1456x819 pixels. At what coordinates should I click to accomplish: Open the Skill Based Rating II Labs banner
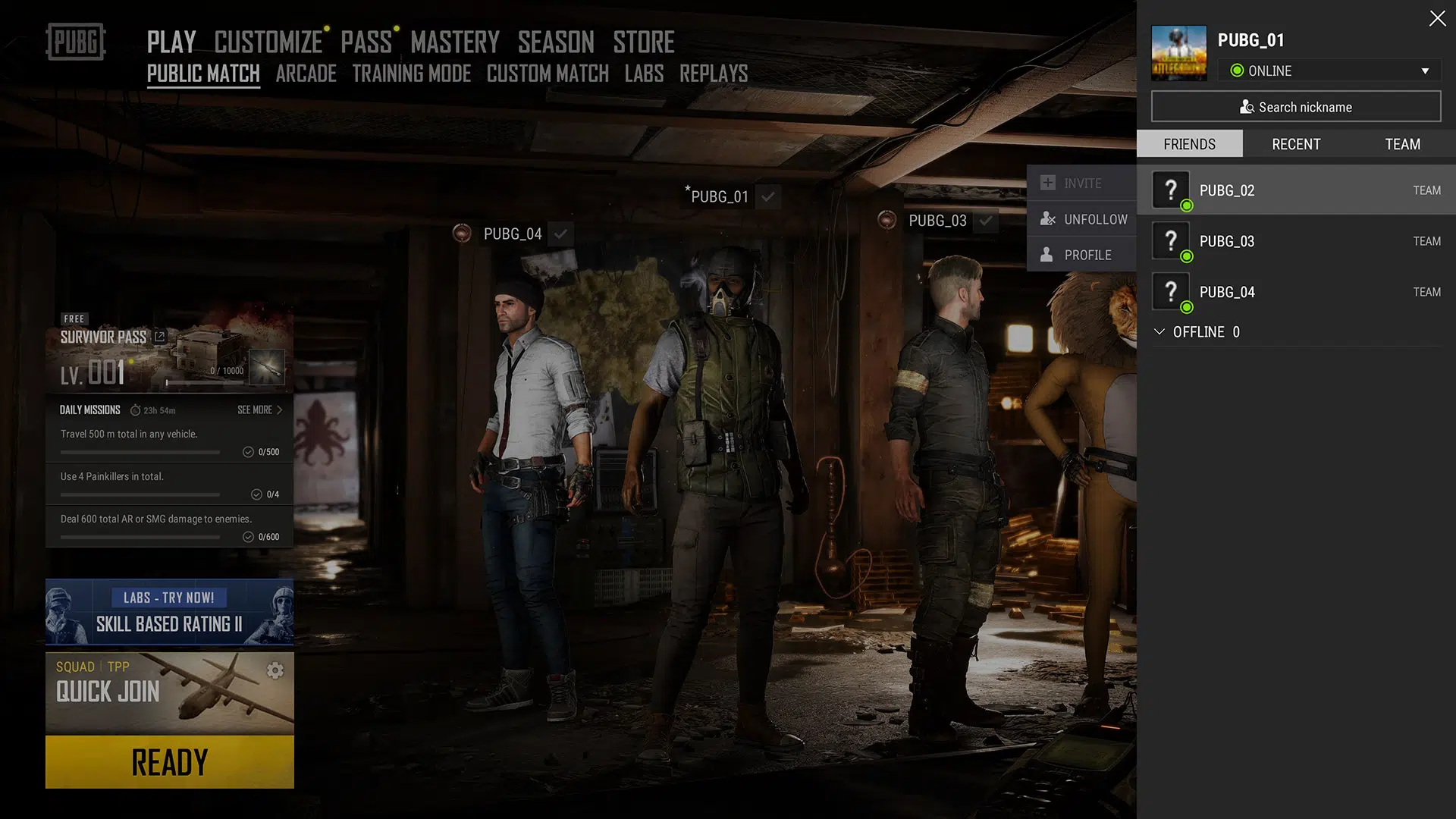169,612
